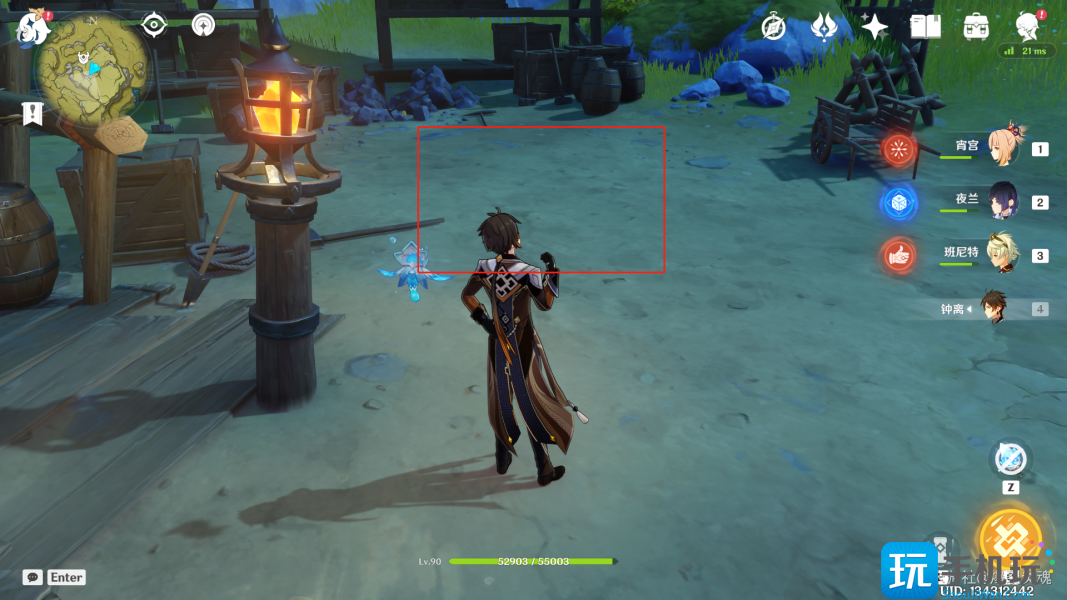Toggle the elemental sight eye icon

coord(154,24)
